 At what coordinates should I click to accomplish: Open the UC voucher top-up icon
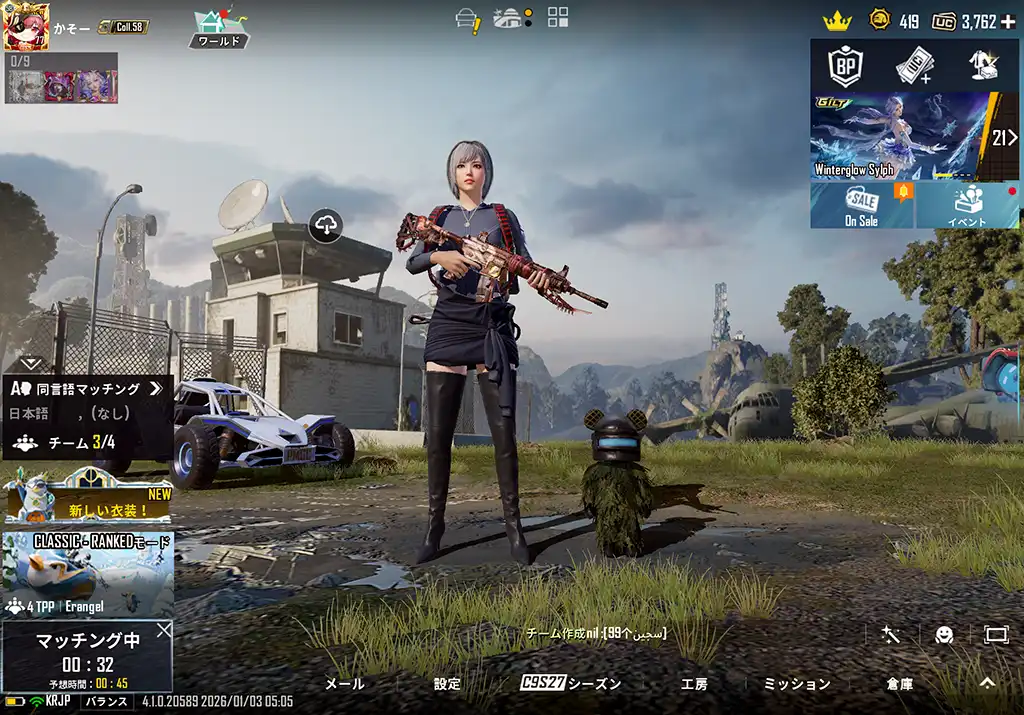(914, 66)
